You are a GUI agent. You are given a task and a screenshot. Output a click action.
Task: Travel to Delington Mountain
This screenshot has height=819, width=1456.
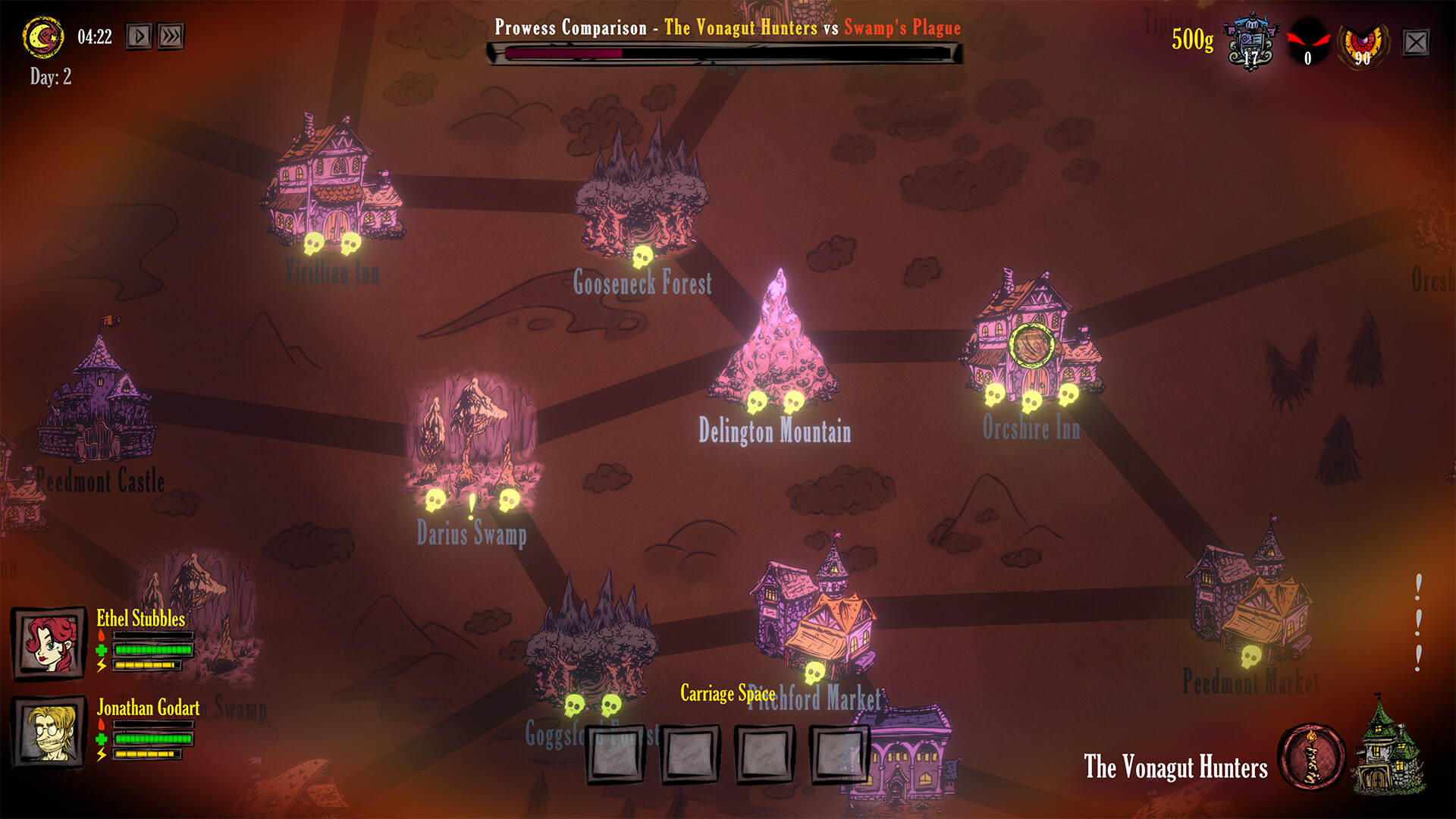(775, 341)
